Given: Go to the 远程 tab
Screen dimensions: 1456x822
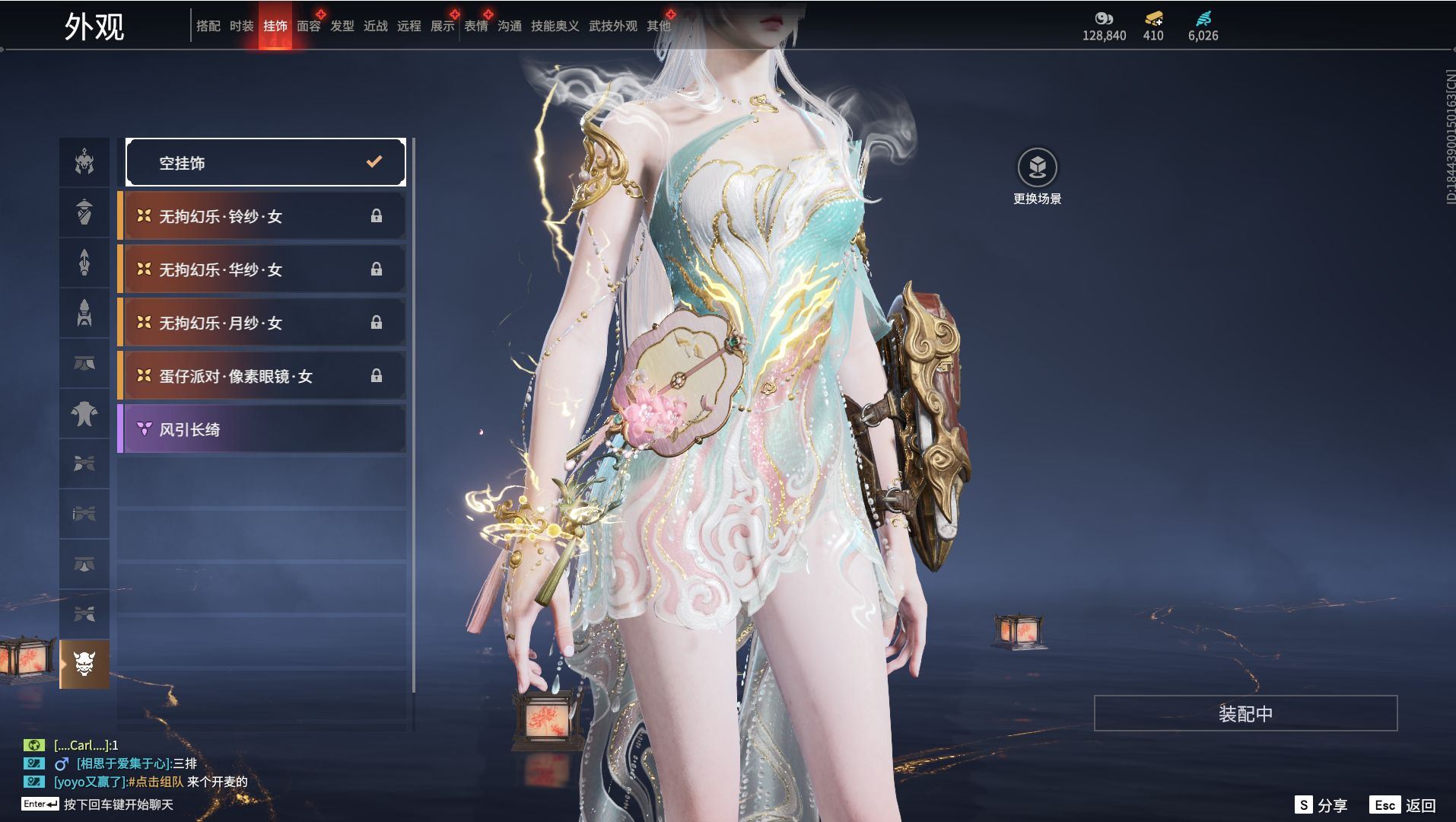Looking at the screenshot, I should pos(409,26).
